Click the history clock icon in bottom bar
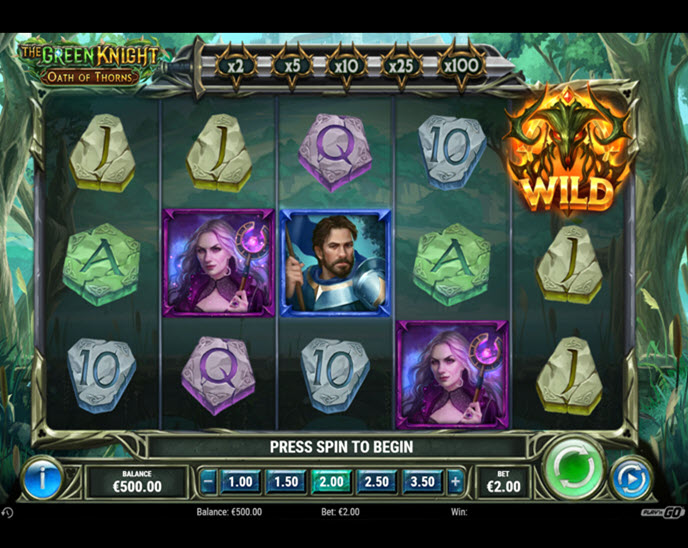Viewport: 688px width, 548px height. 7,512
